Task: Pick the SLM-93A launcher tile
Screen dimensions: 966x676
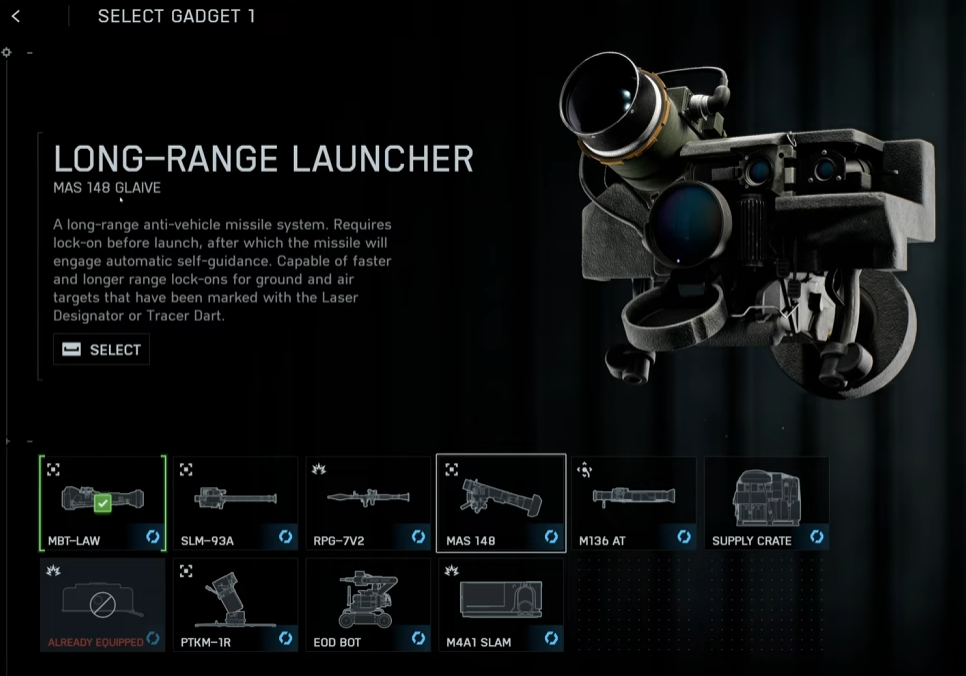Action: [235, 504]
